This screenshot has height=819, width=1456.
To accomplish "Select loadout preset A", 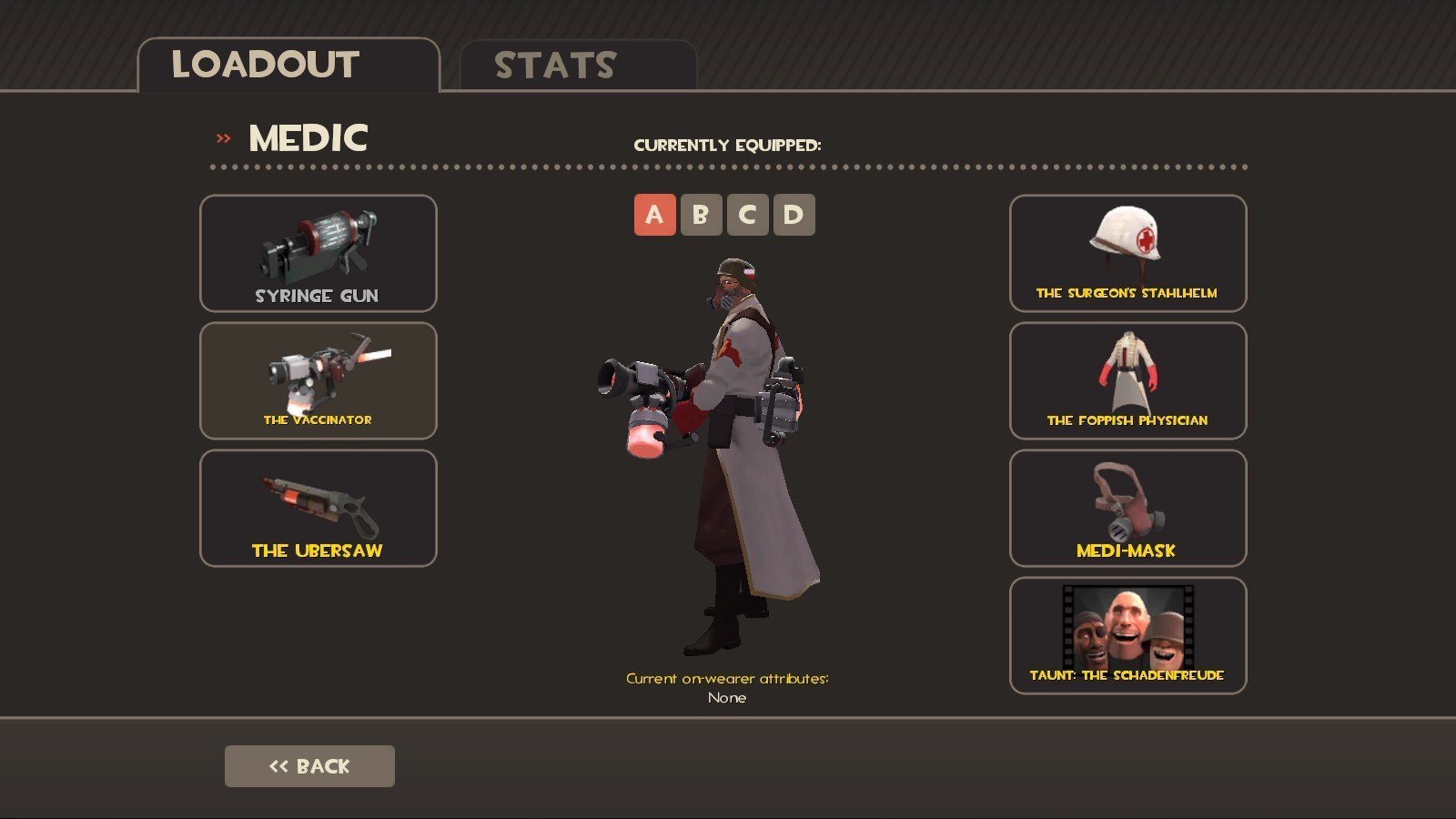I will [654, 215].
